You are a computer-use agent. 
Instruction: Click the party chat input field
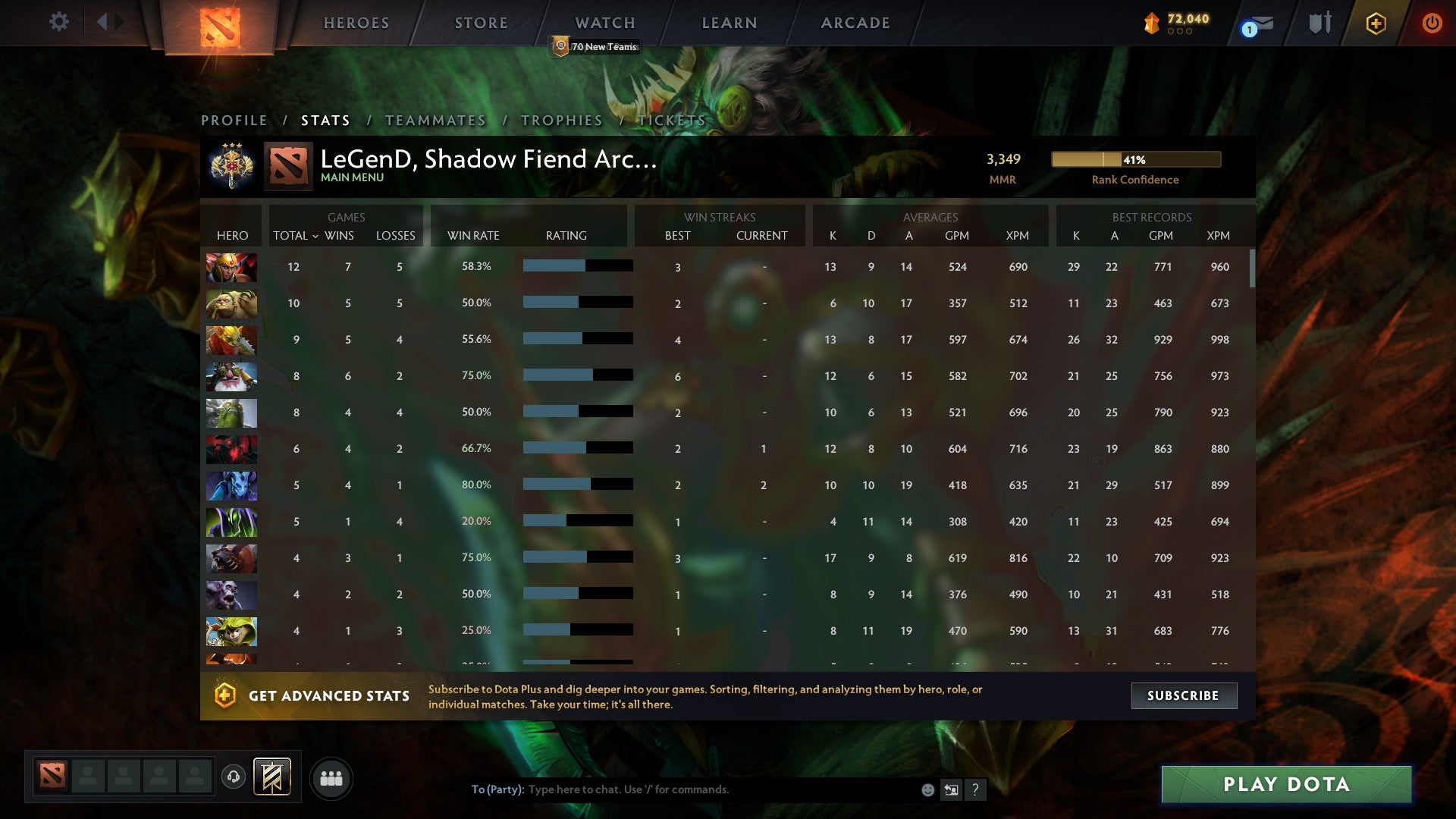682,789
